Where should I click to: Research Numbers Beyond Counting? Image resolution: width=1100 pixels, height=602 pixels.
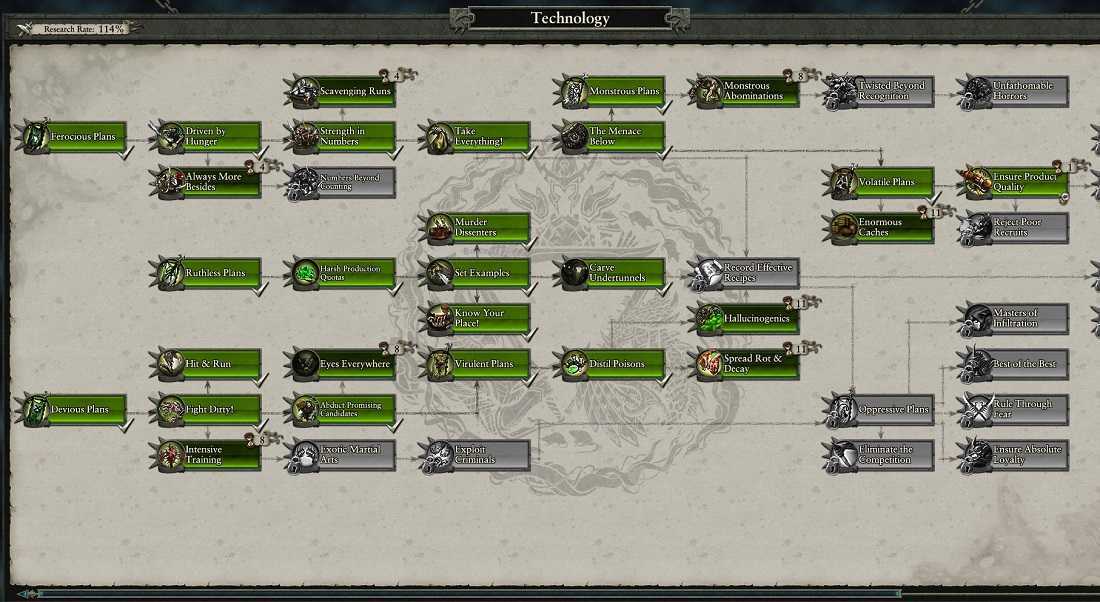pos(347,182)
